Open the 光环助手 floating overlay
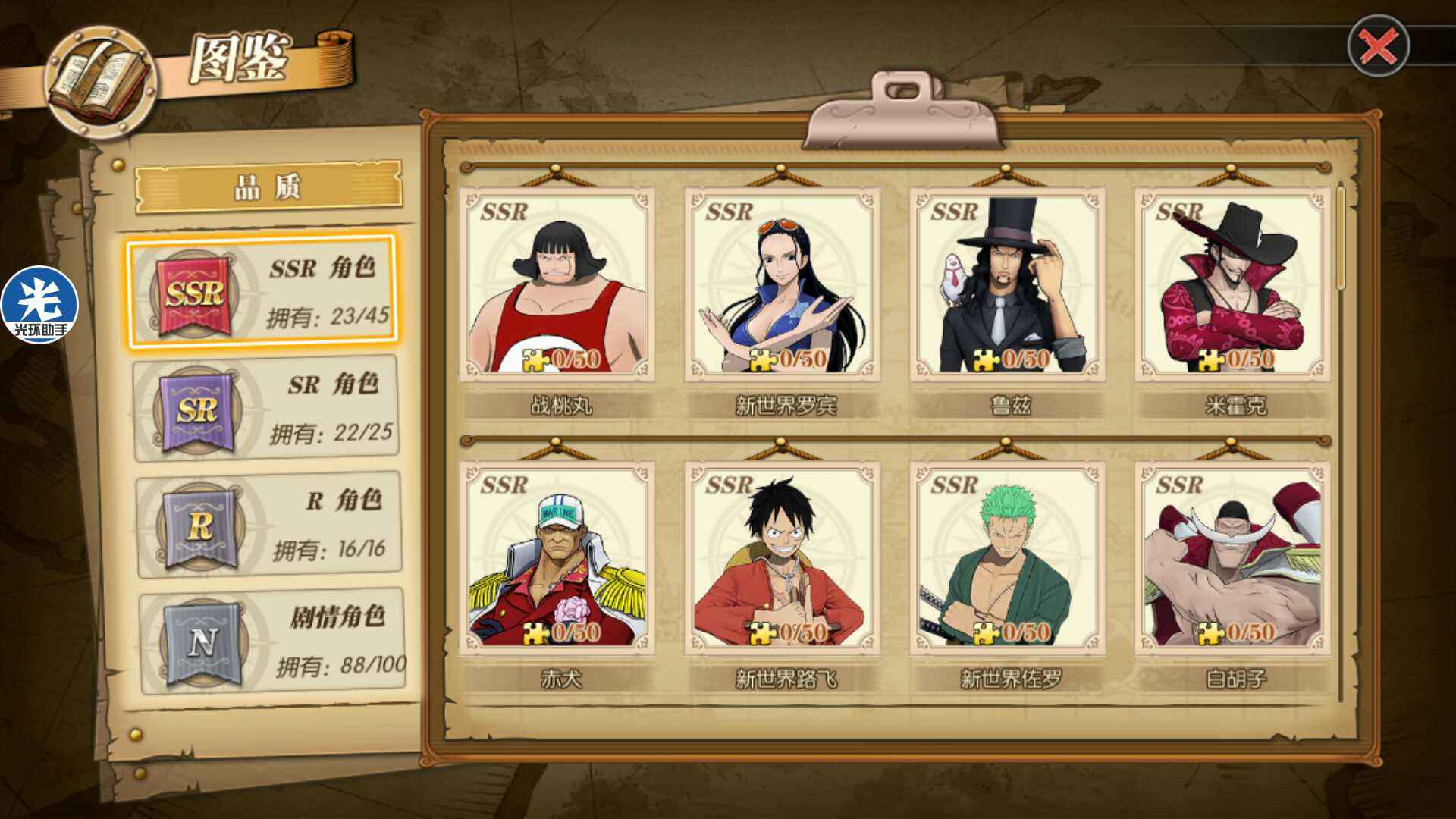 pyautogui.click(x=39, y=305)
